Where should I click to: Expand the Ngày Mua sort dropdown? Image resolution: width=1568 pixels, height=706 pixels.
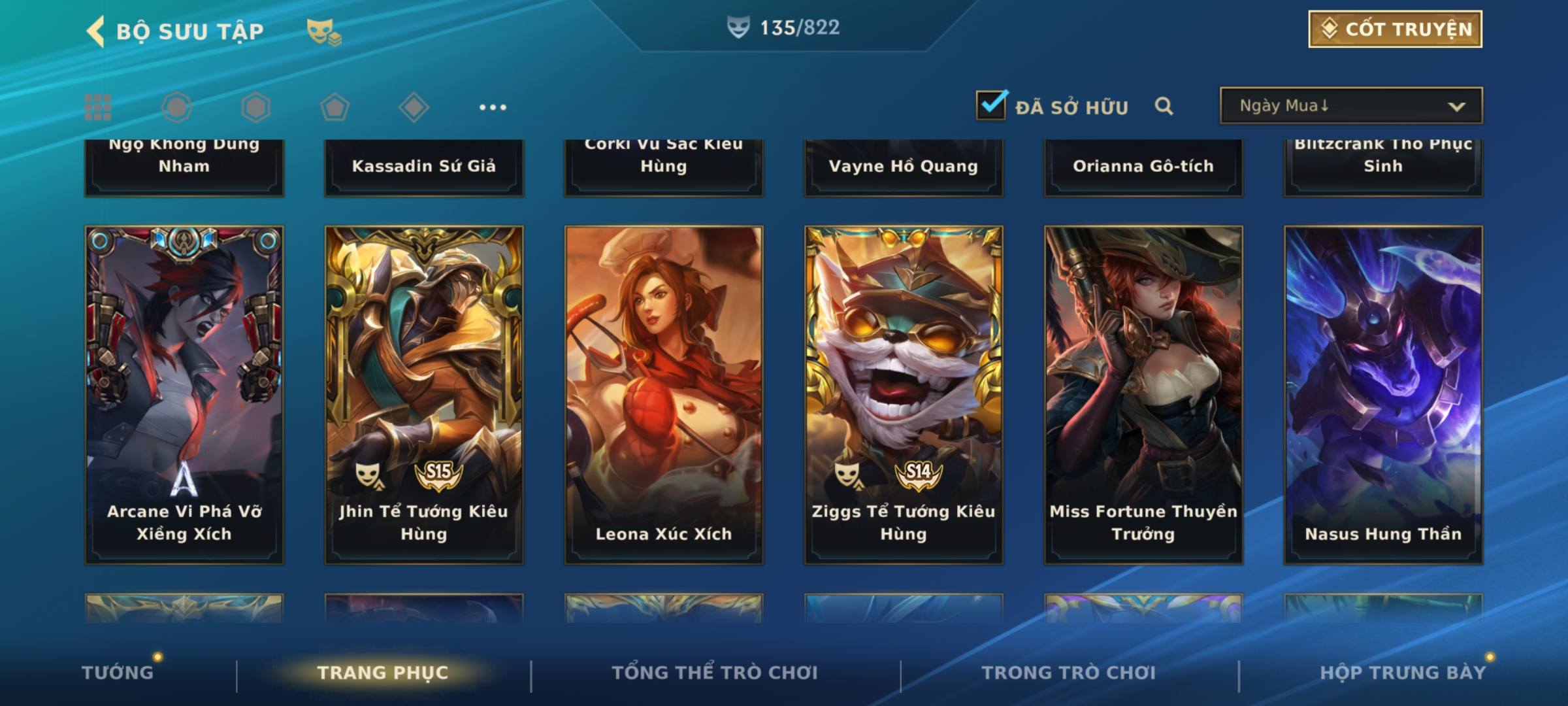(x=1350, y=106)
